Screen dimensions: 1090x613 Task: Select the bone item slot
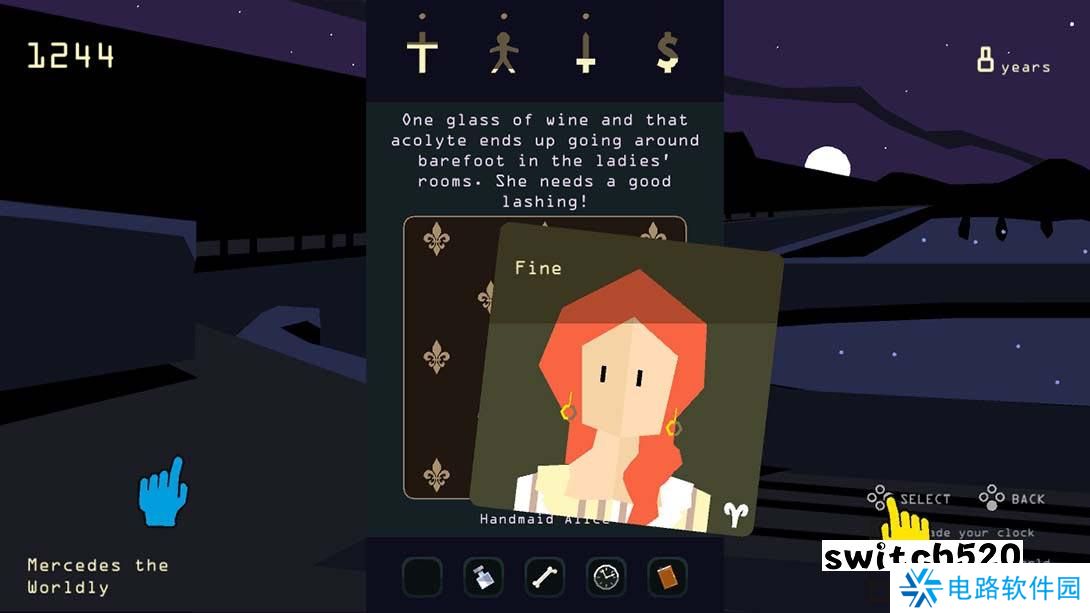tap(545, 577)
